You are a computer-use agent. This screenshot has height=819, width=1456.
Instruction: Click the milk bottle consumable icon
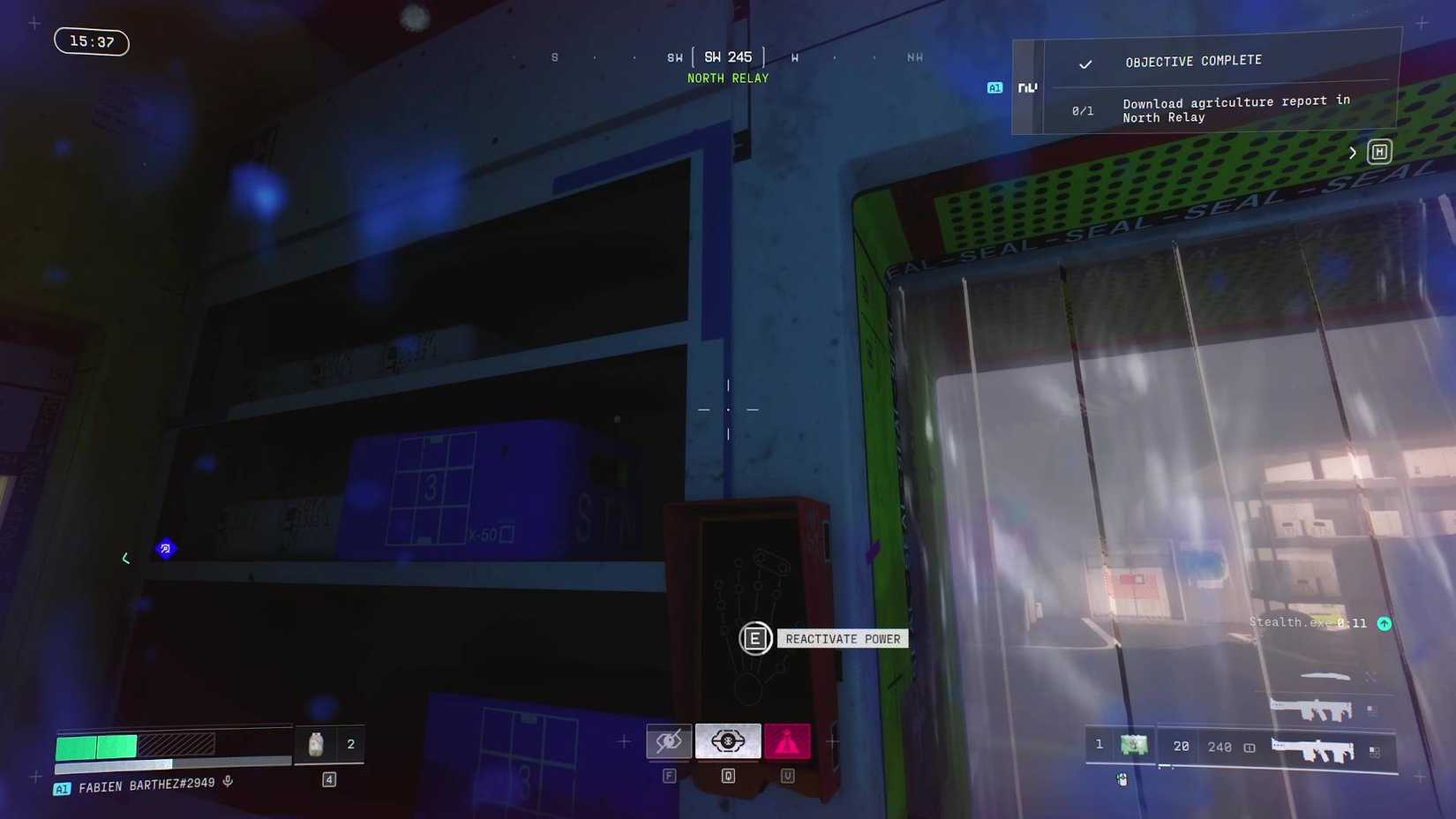point(316,744)
